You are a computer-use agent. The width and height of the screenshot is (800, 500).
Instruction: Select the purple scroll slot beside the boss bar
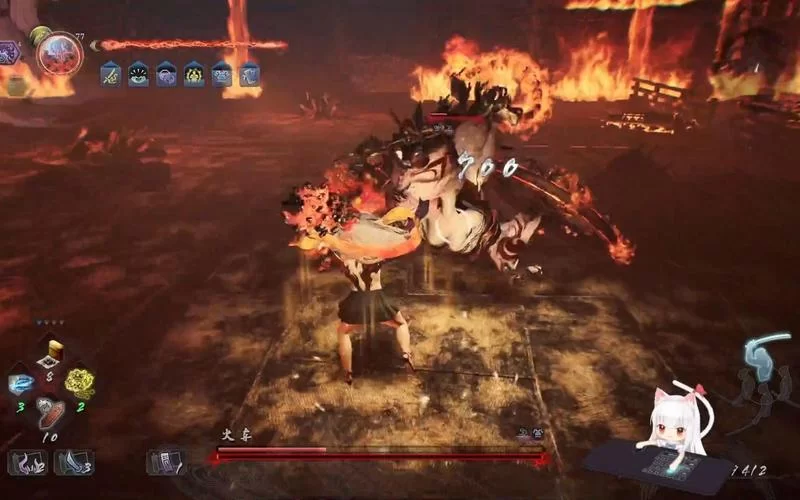[x=164, y=461]
